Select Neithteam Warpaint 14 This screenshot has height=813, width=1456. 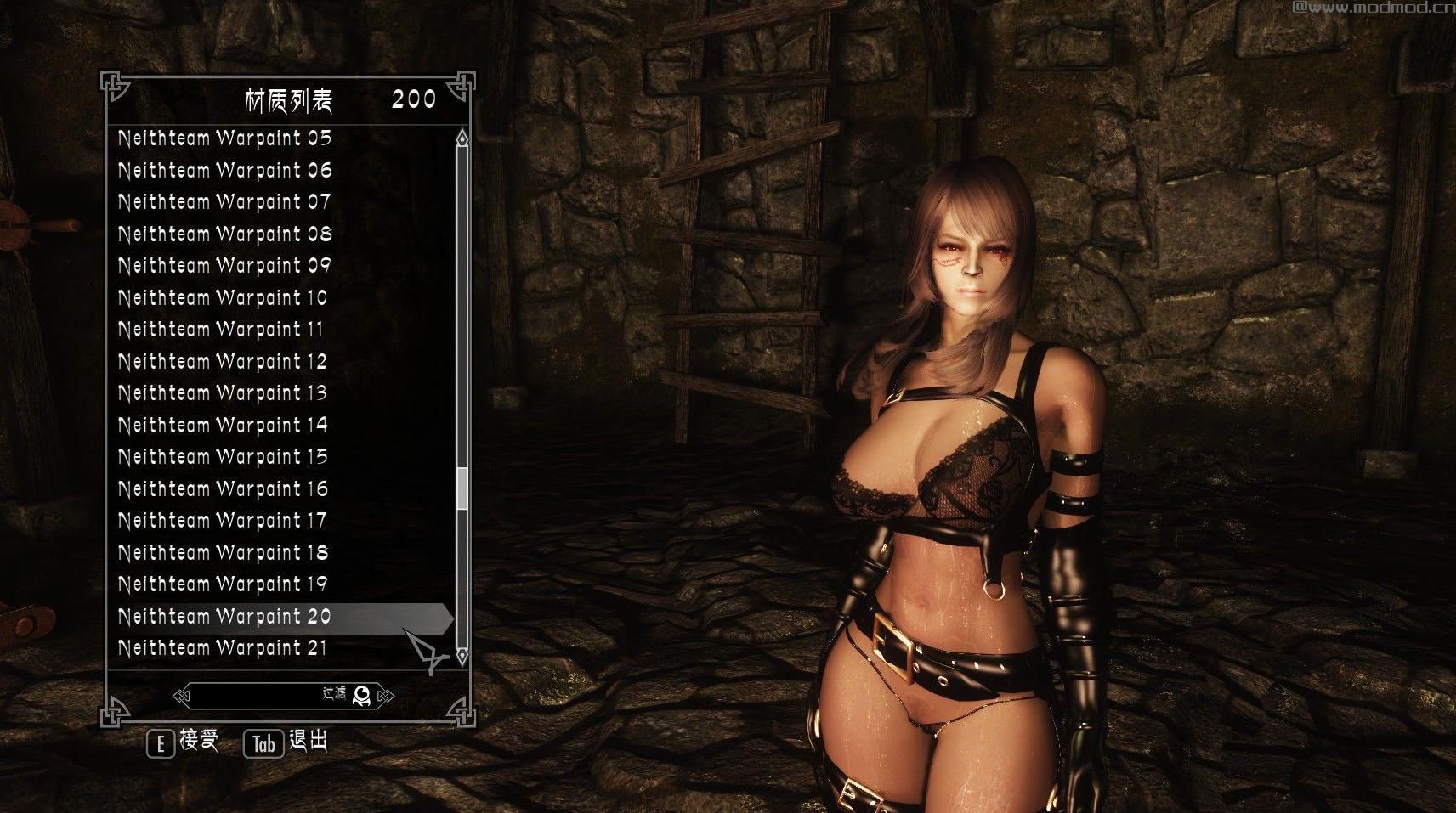tap(223, 426)
